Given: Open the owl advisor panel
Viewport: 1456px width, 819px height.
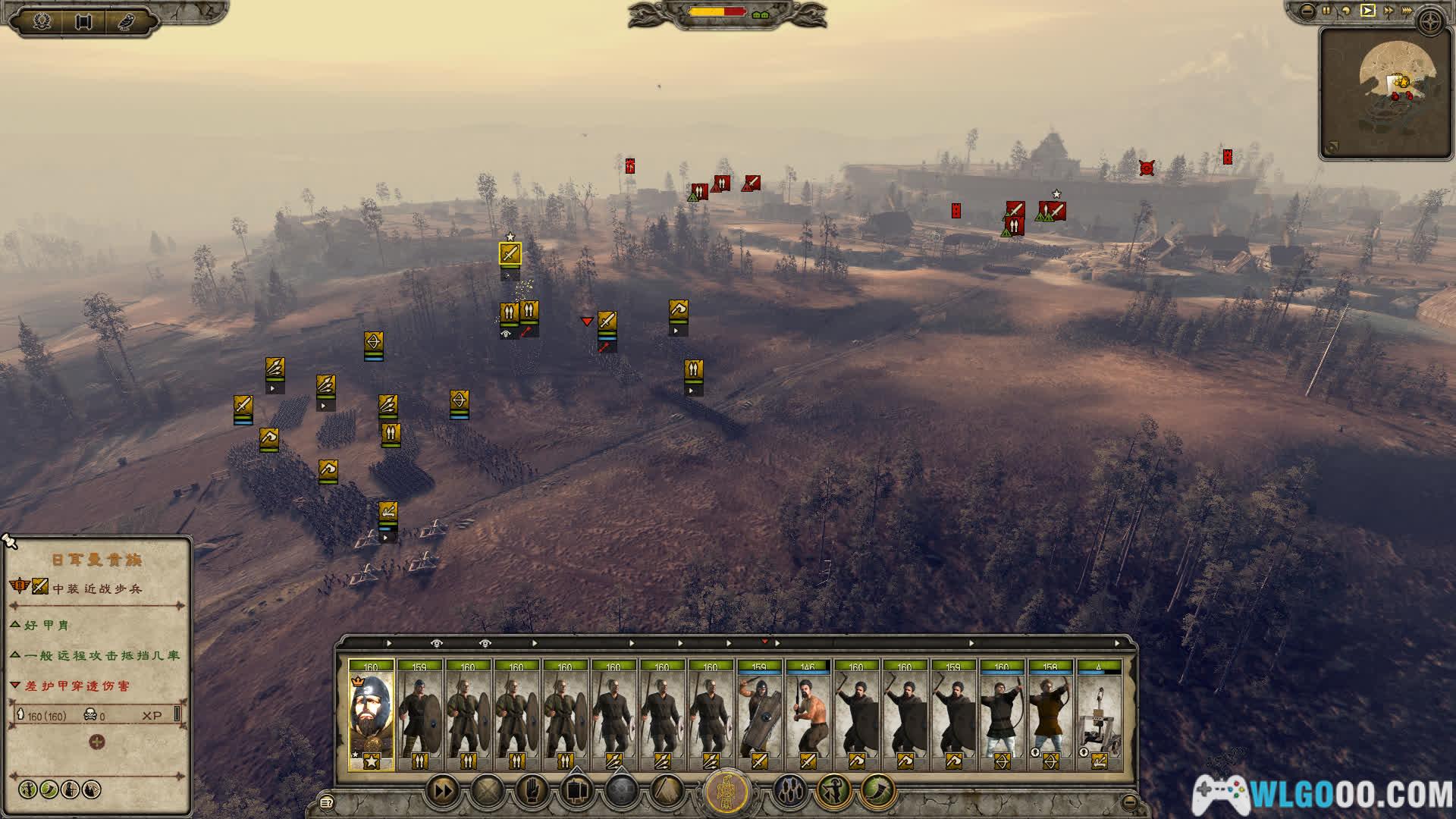Looking at the screenshot, I should pyautogui.click(x=126, y=21).
